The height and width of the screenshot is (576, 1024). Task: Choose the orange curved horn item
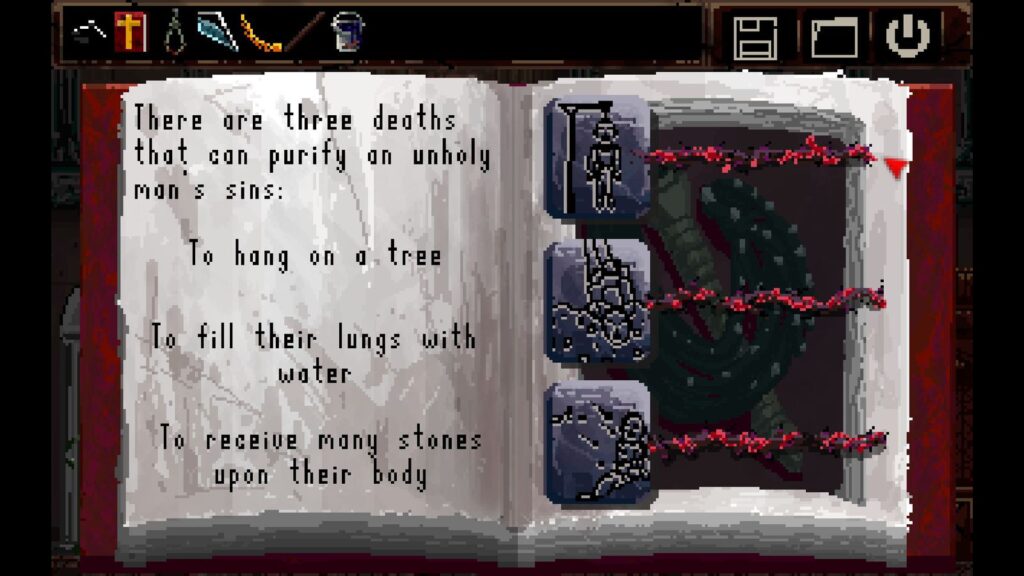pos(261,33)
